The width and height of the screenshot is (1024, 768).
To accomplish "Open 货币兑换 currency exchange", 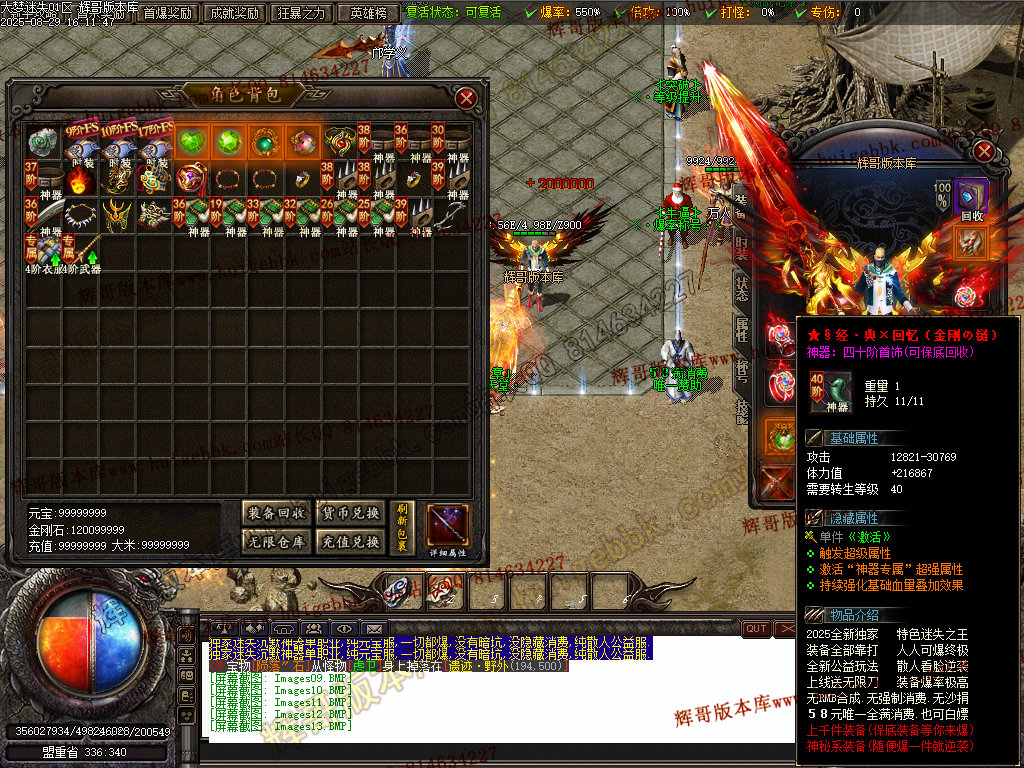I will pos(349,513).
